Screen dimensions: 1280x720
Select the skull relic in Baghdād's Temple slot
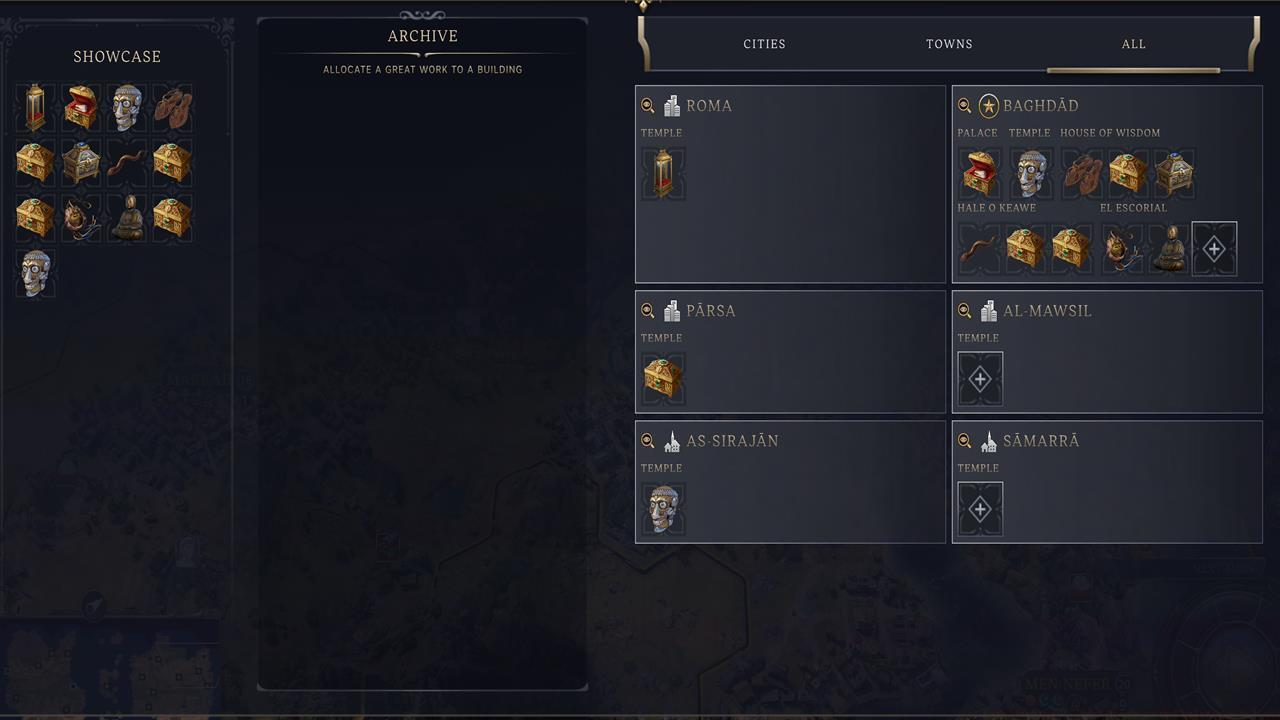click(1030, 172)
